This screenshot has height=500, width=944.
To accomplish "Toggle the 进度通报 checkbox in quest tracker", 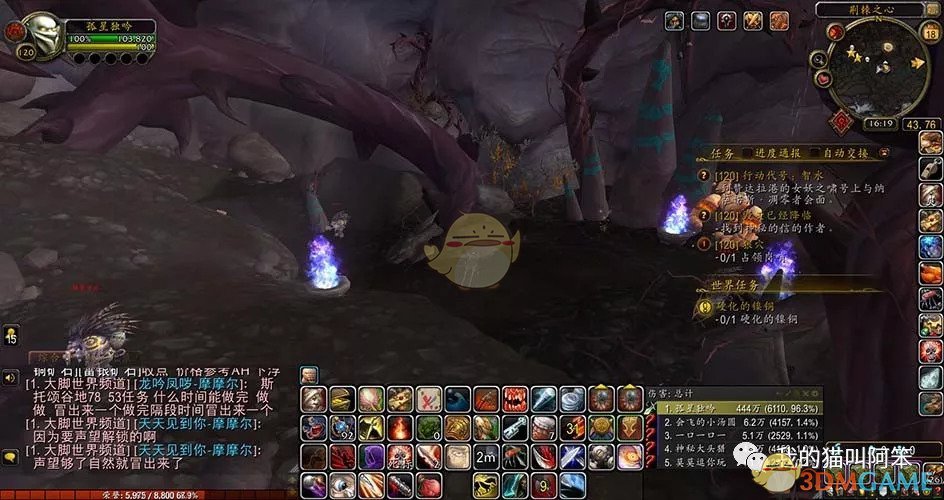I will [x=749, y=153].
